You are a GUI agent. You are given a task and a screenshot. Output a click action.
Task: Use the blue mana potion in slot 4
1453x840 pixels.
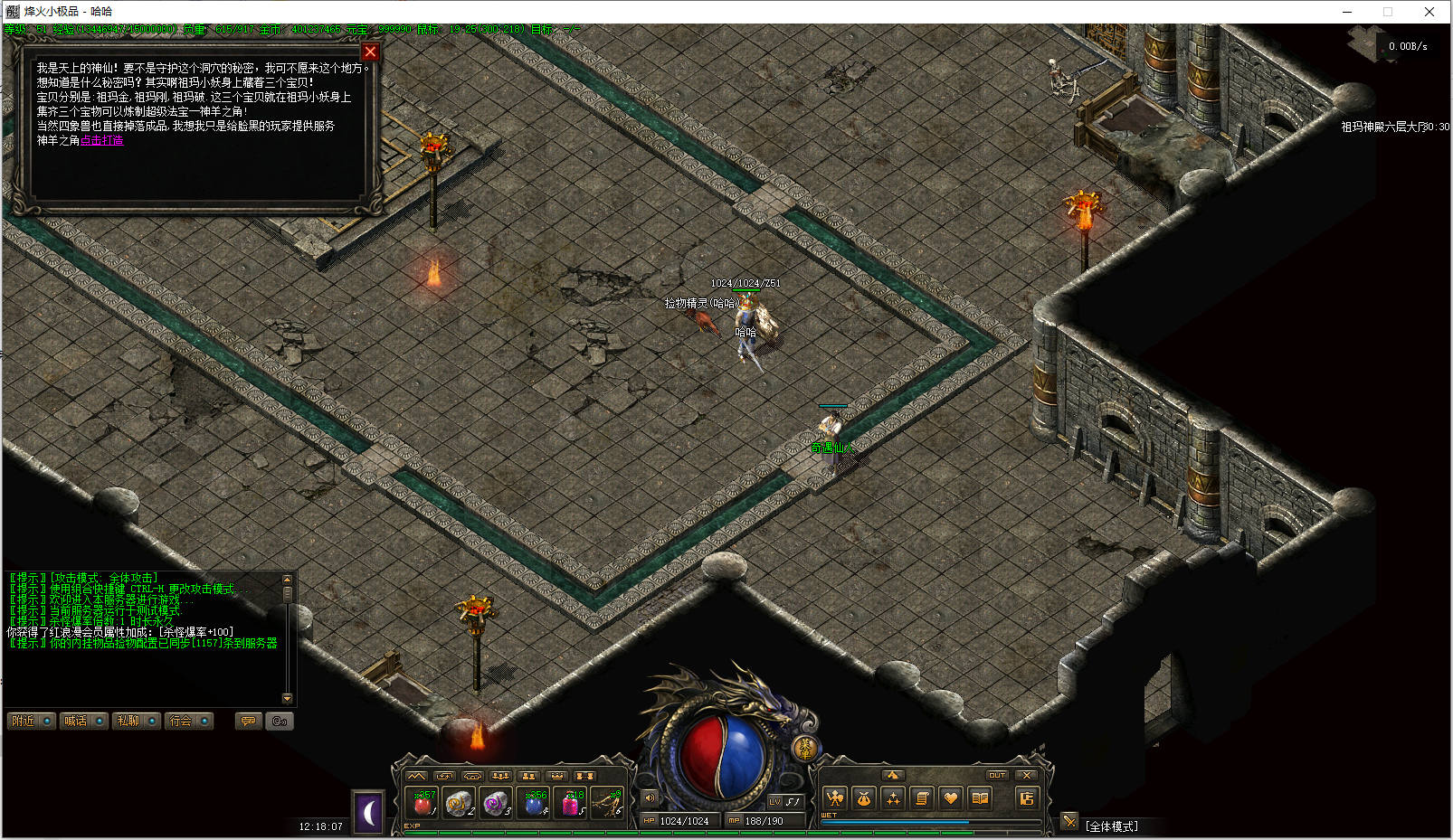point(535,803)
